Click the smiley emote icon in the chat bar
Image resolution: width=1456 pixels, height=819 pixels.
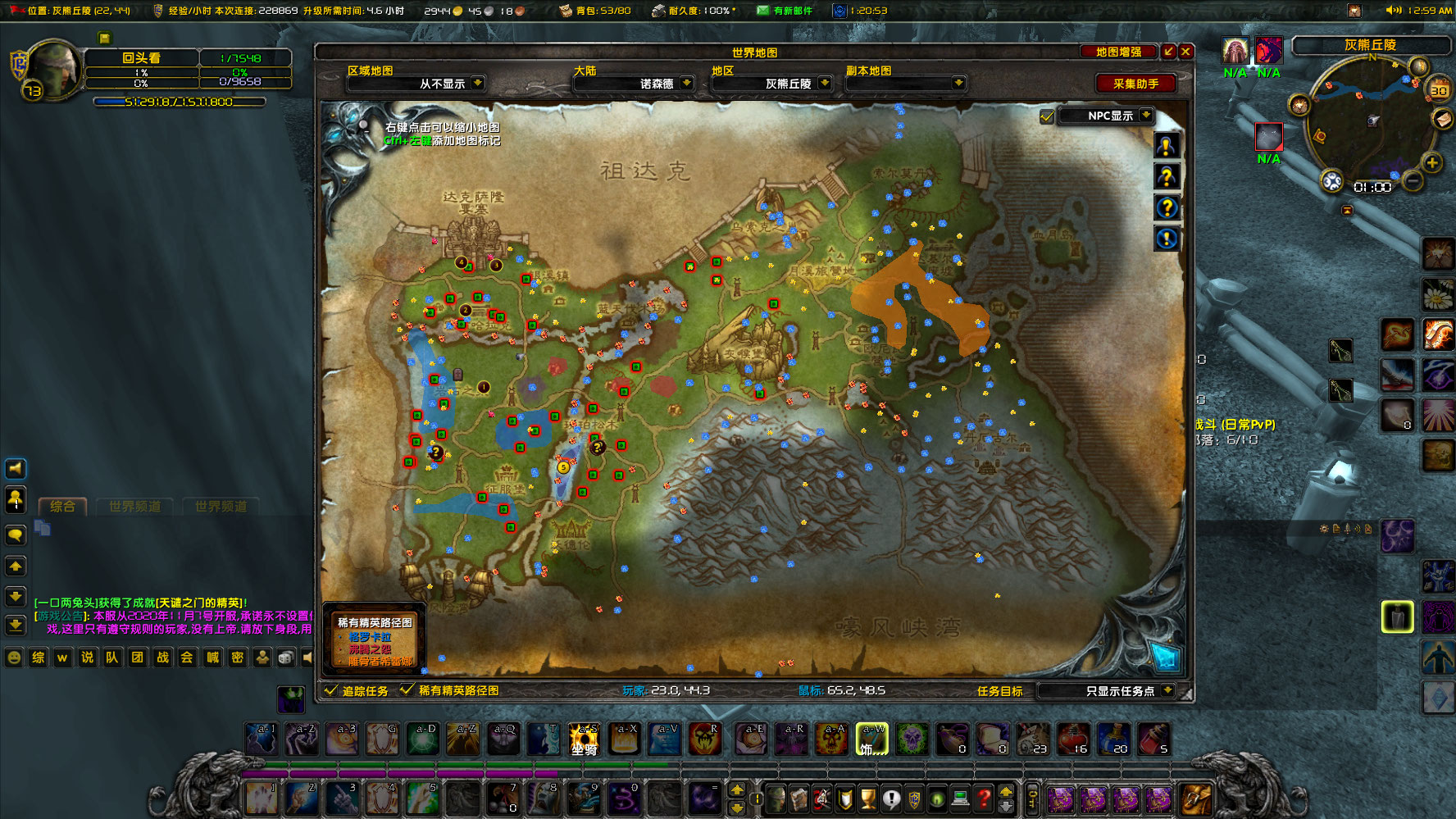pos(12,657)
